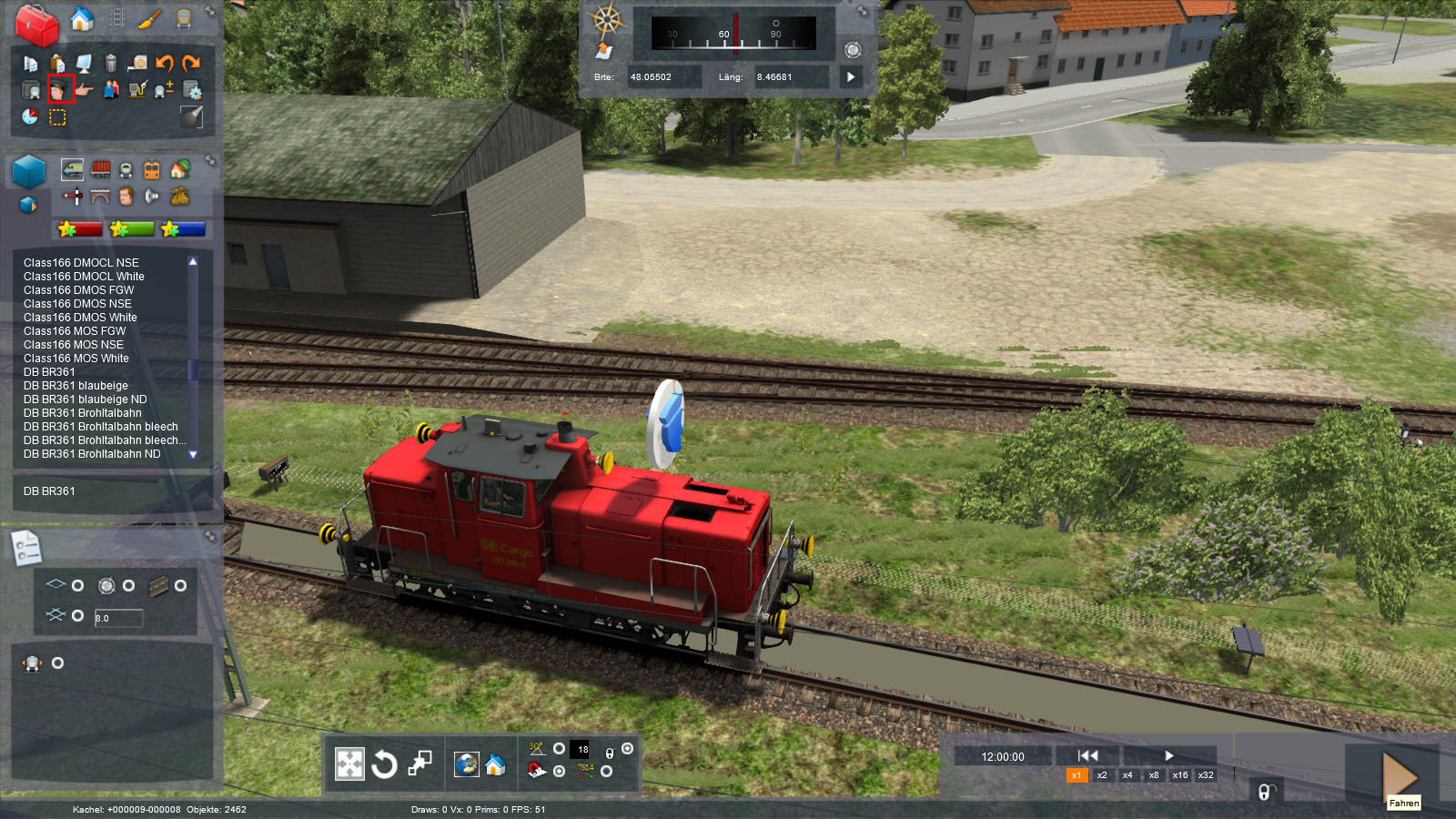
Task: Open the red toolbox menu
Action: pyautogui.click(x=36, y=25)
